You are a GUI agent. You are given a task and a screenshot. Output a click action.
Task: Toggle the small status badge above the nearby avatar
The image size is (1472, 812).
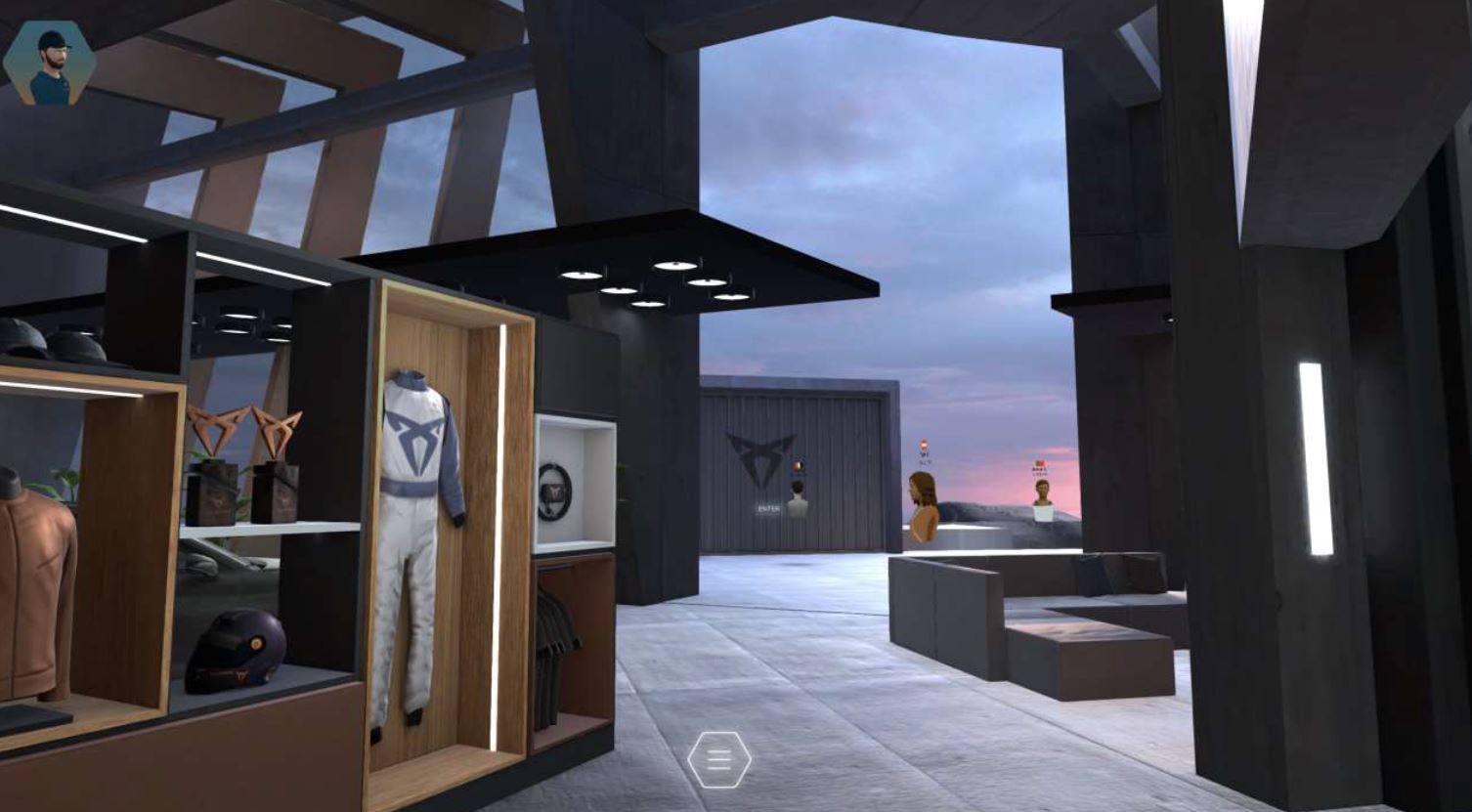(798, 466)
